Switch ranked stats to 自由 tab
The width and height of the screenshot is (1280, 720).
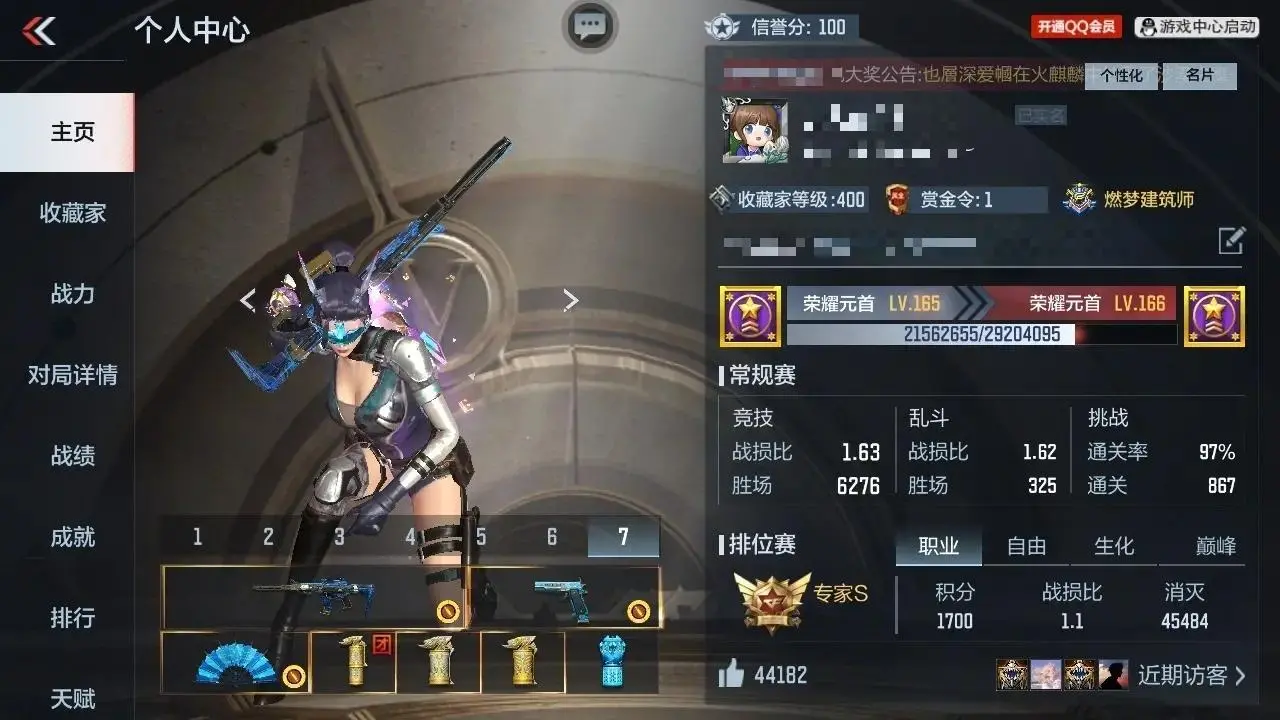click(1026, 546)
